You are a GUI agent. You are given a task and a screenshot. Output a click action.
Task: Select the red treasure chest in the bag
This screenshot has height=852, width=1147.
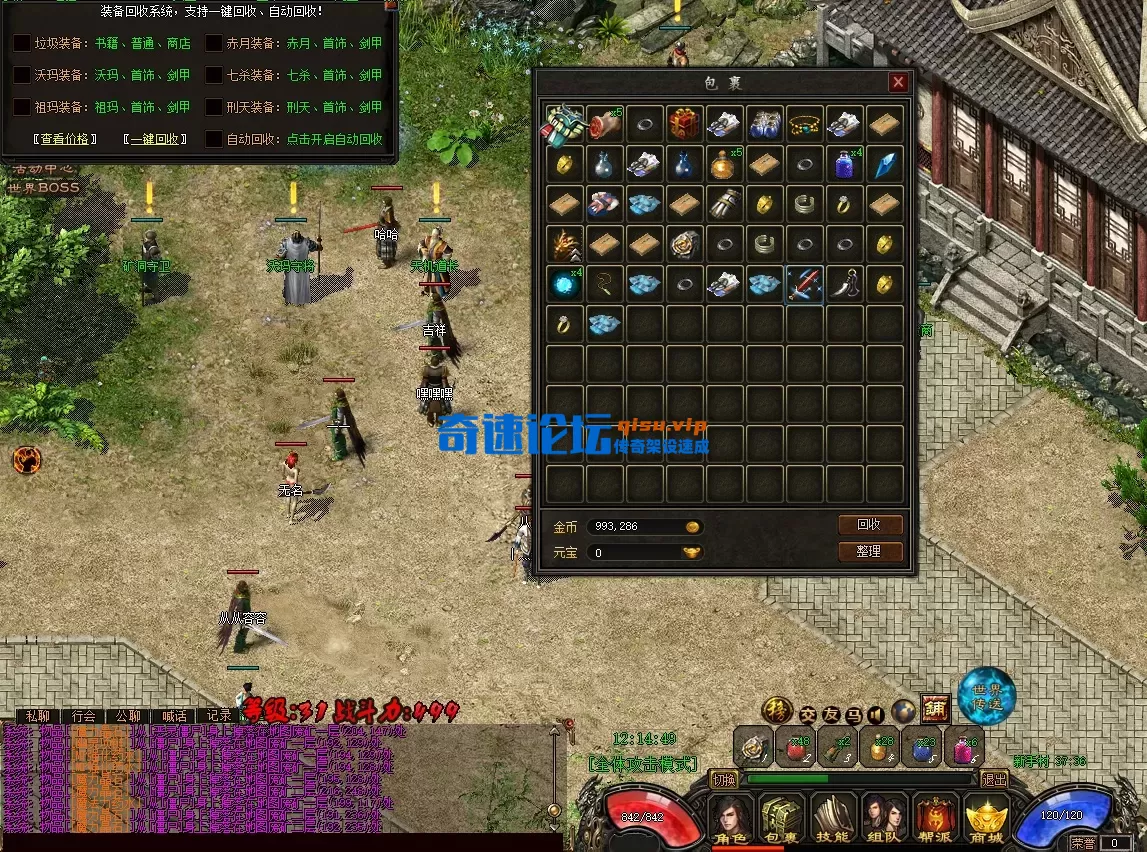tap(685, 122)
